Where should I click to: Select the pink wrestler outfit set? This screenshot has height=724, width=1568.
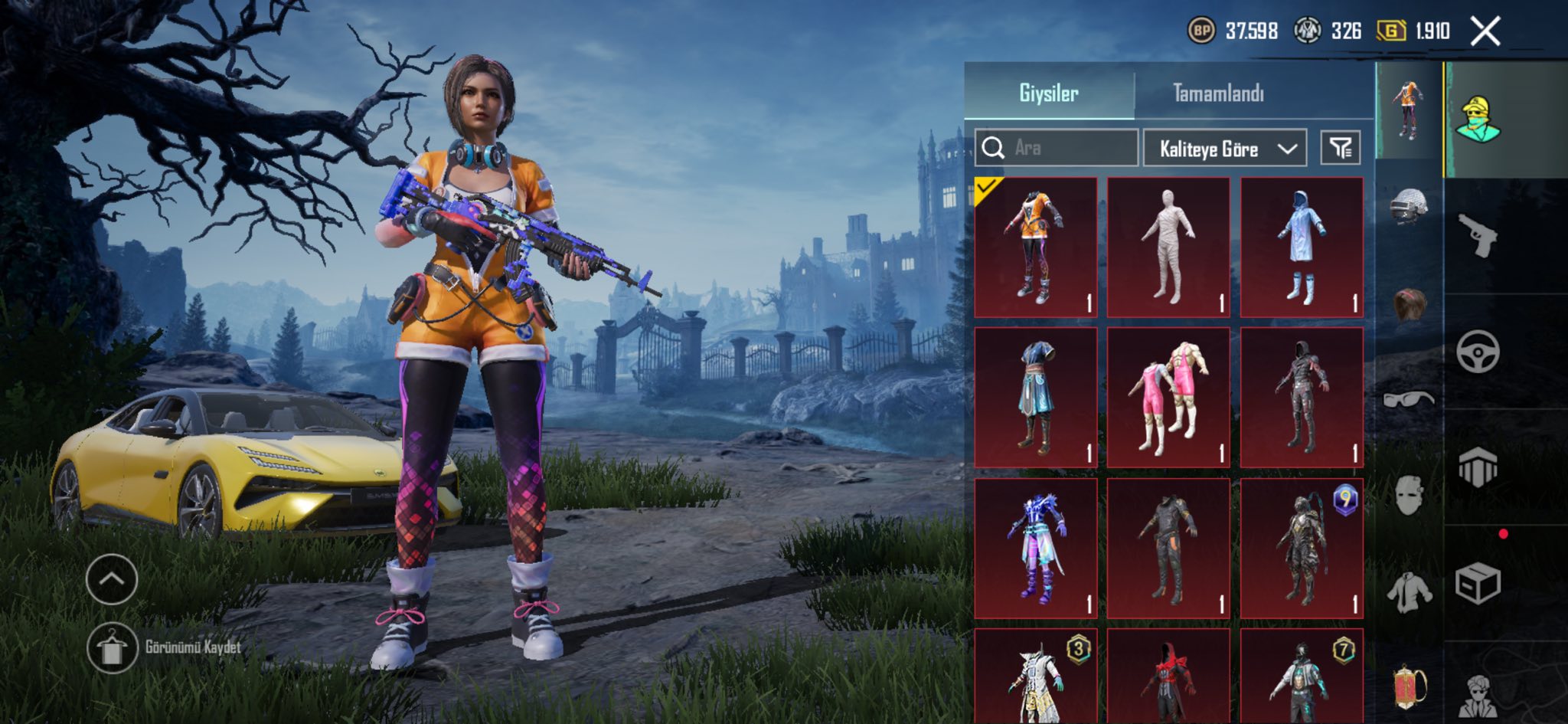(x=1168, y=397)
